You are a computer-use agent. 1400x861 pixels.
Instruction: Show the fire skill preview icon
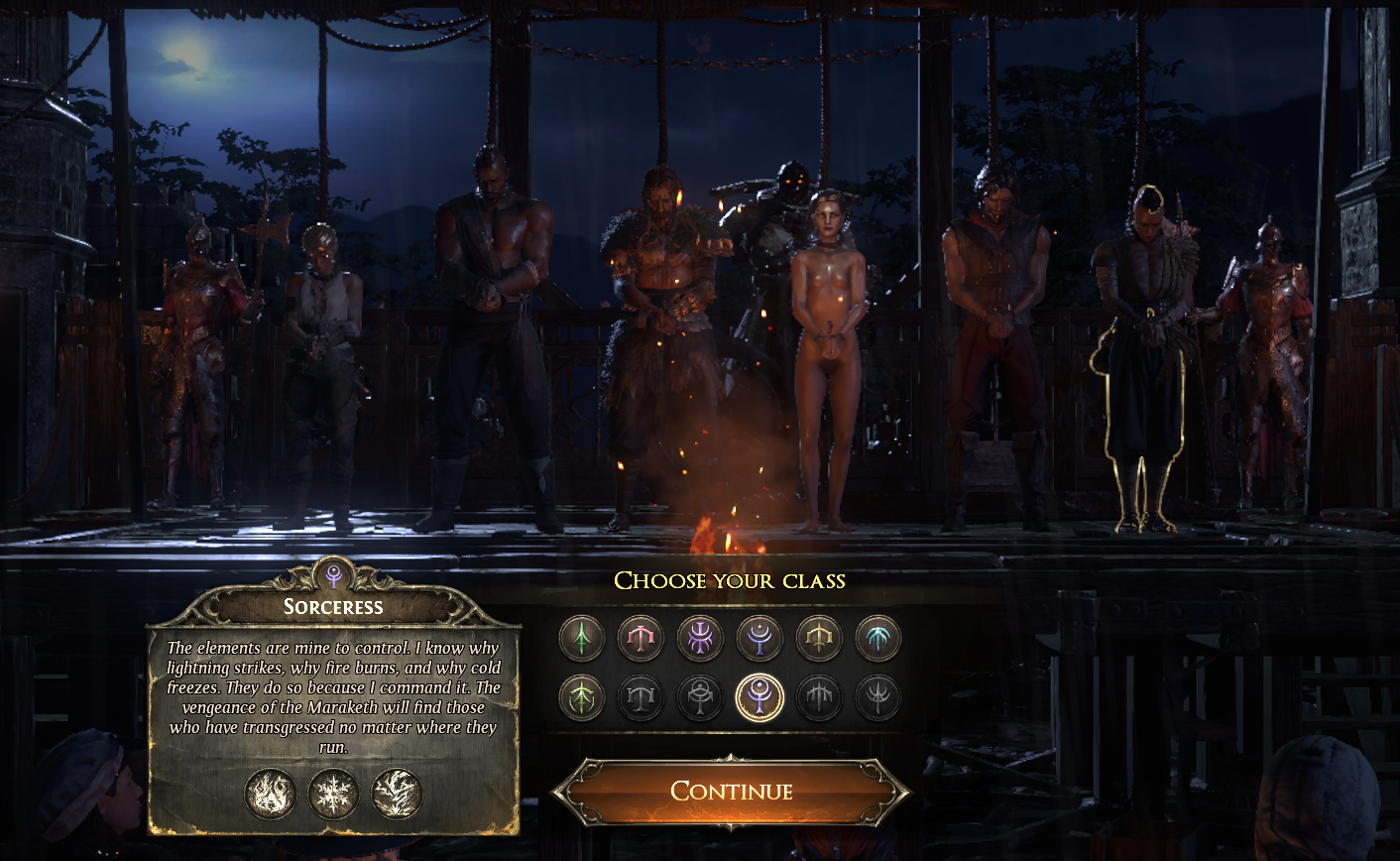click(x=271, y=794)
